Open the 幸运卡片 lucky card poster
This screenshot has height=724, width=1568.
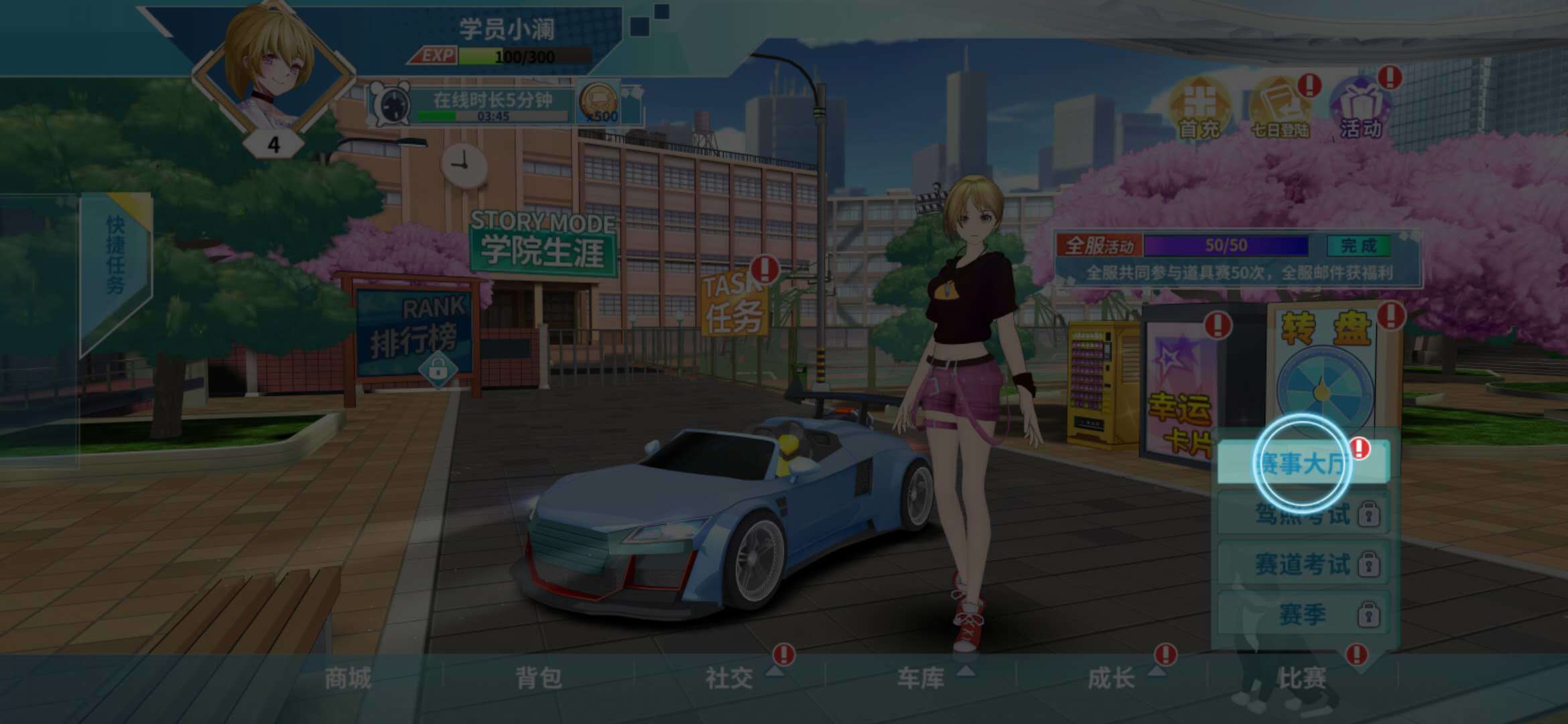(x=1181, y=389)
